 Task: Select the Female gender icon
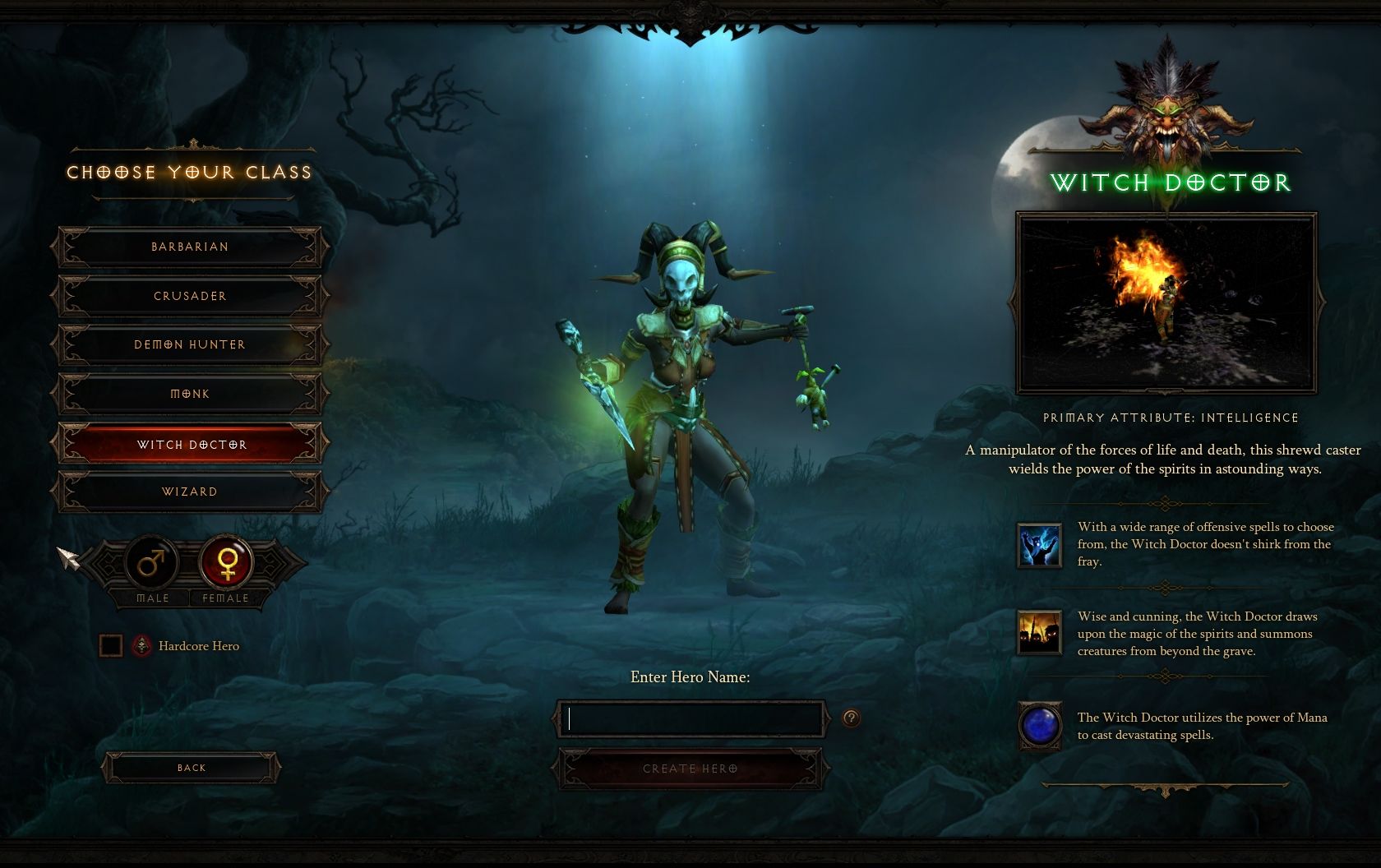tap(226, 563)
